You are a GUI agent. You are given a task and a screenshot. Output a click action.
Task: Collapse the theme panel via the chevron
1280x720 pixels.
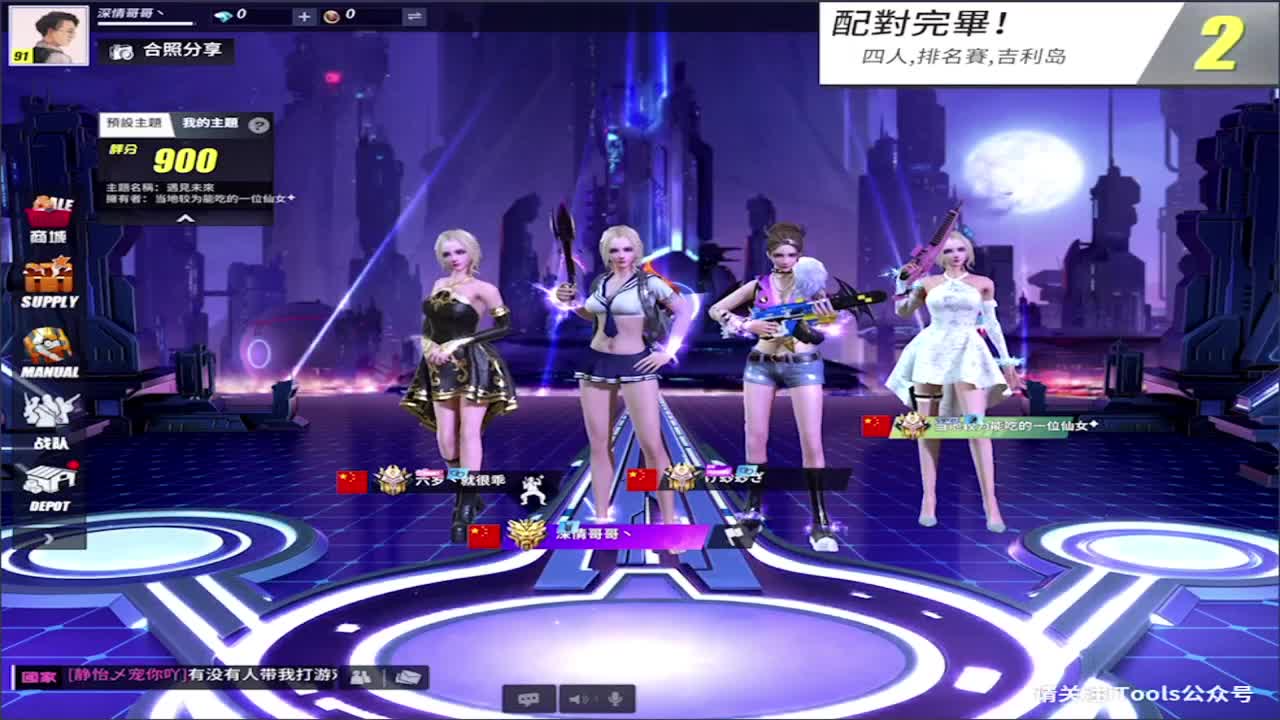point(187,219)
